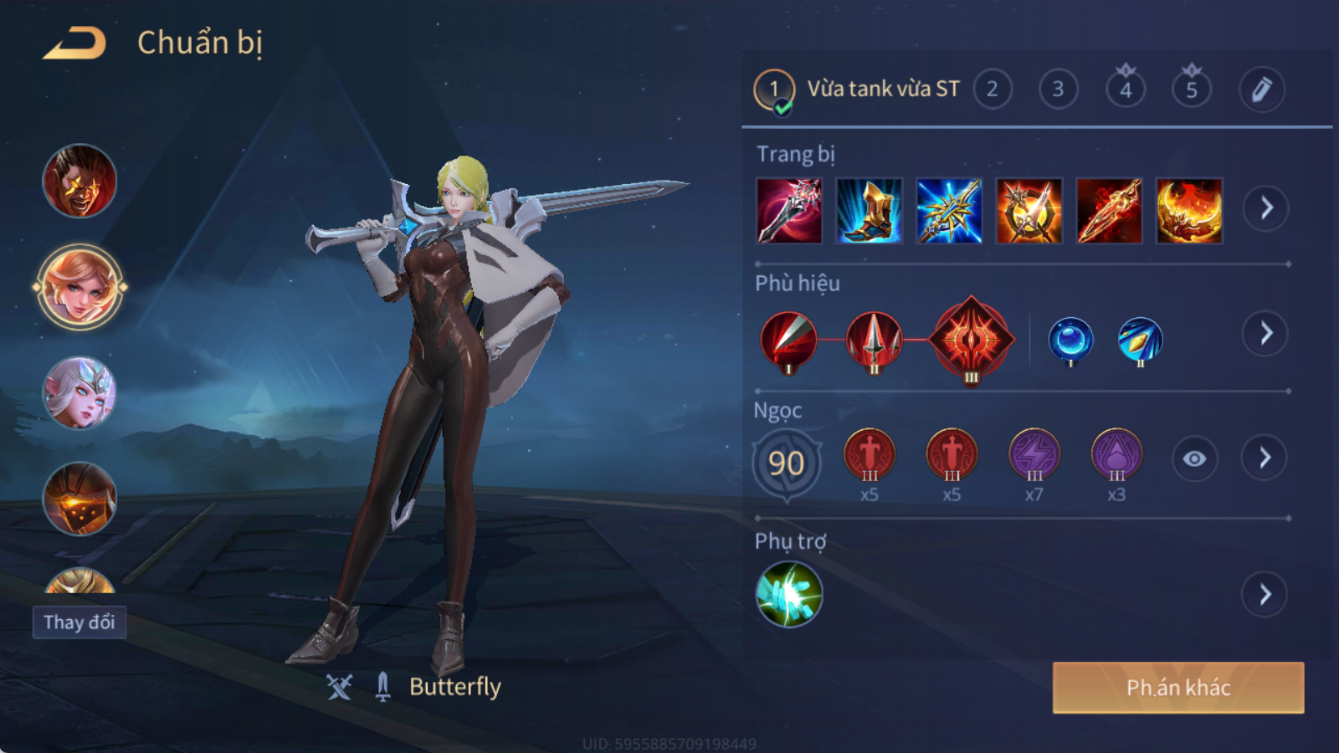Screen dimensions: 1339x753
Task: Select build preset number 2
Action: click(992, 90)
